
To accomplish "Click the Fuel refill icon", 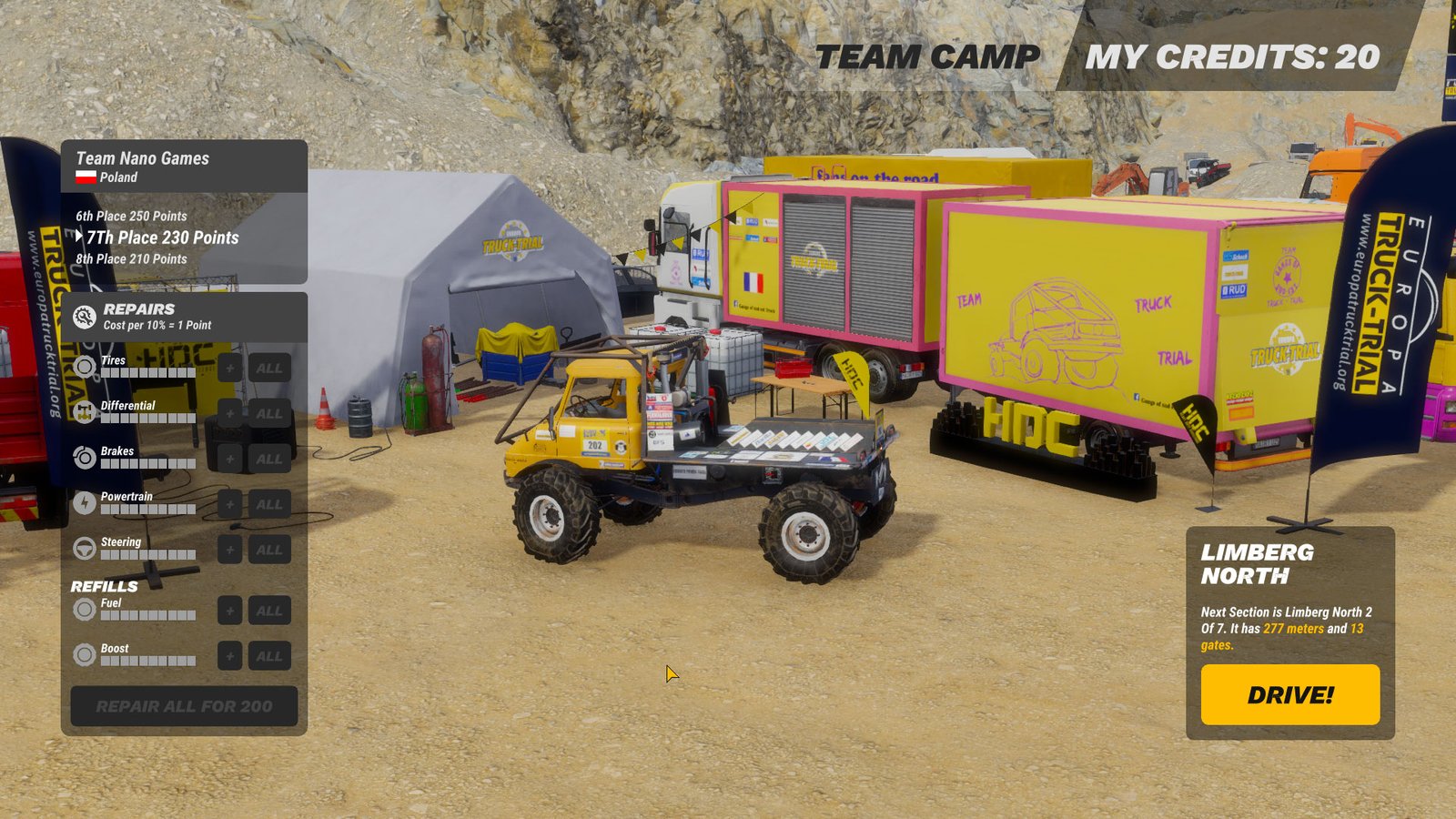I will click(86, 609).
